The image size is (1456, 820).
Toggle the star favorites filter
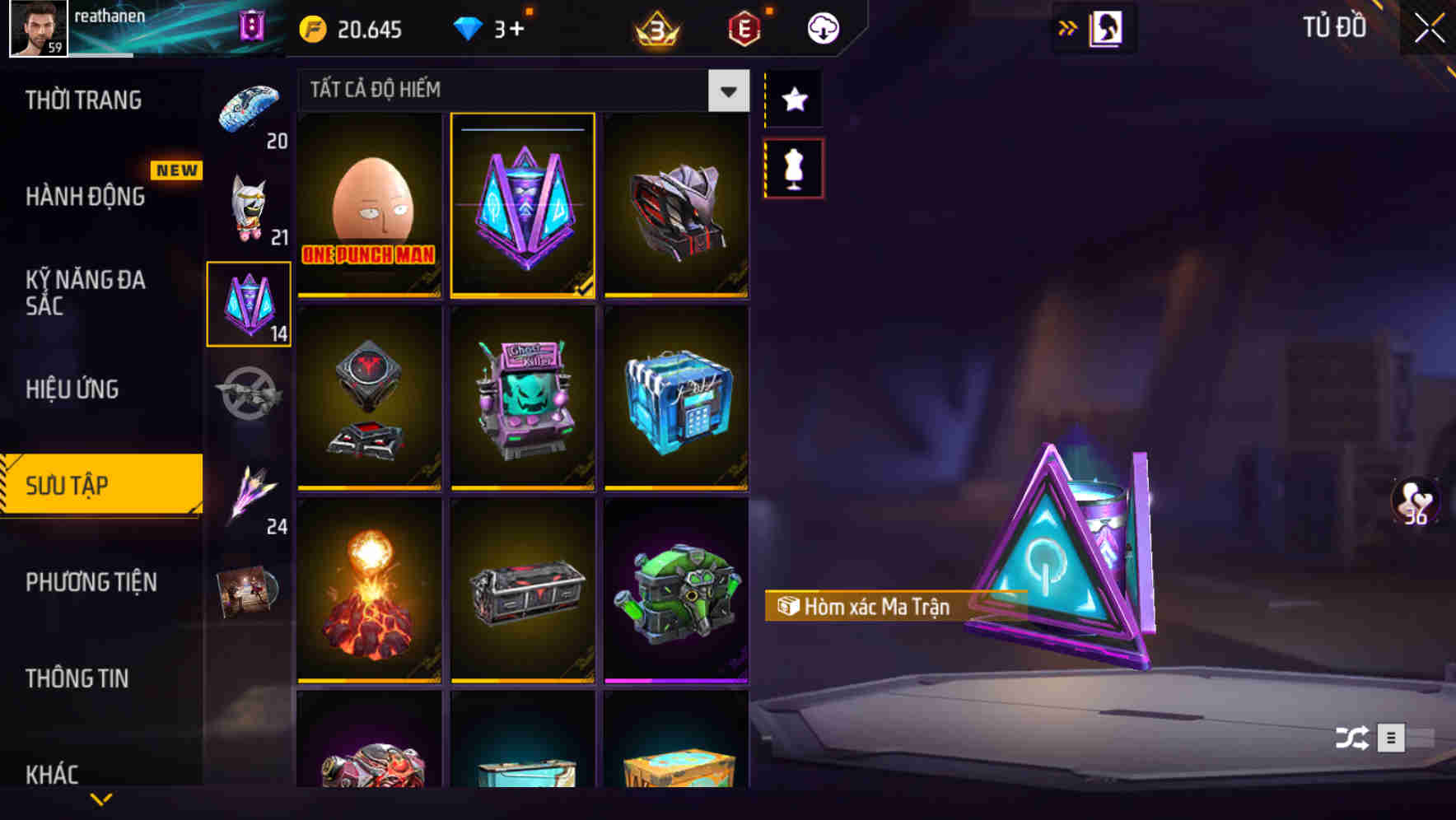coord(793,100)
